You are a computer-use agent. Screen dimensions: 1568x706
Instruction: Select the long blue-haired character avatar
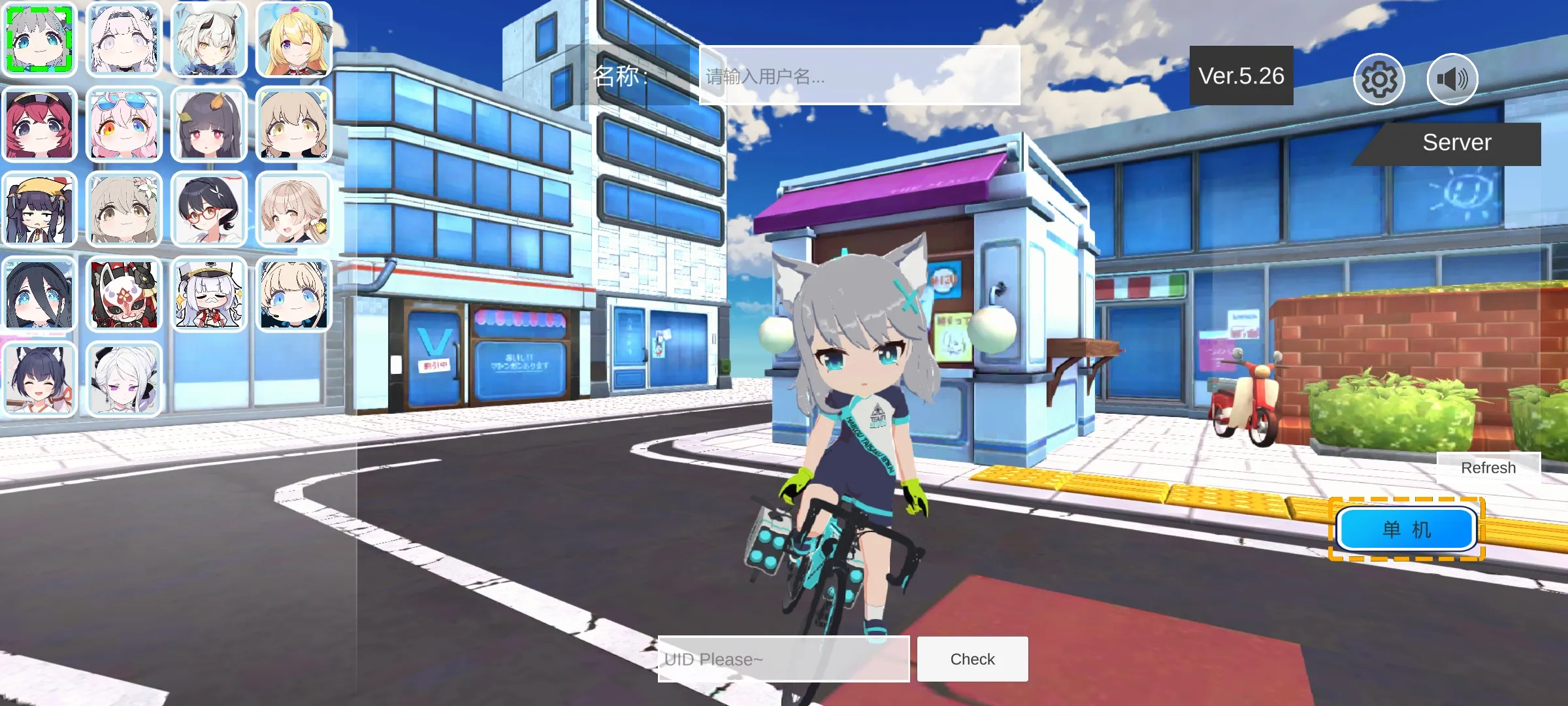41,294
